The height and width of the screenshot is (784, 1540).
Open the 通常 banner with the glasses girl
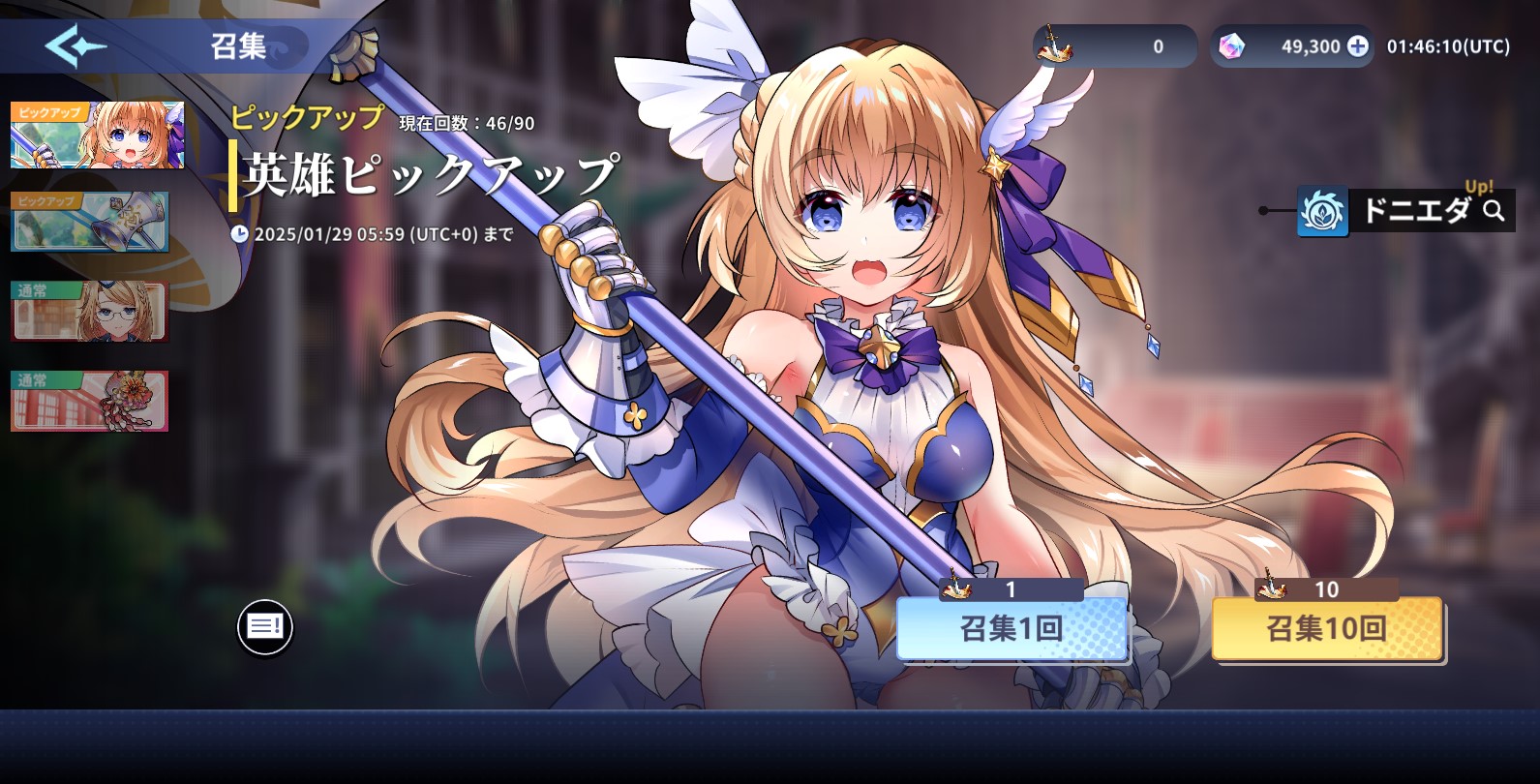89,312
